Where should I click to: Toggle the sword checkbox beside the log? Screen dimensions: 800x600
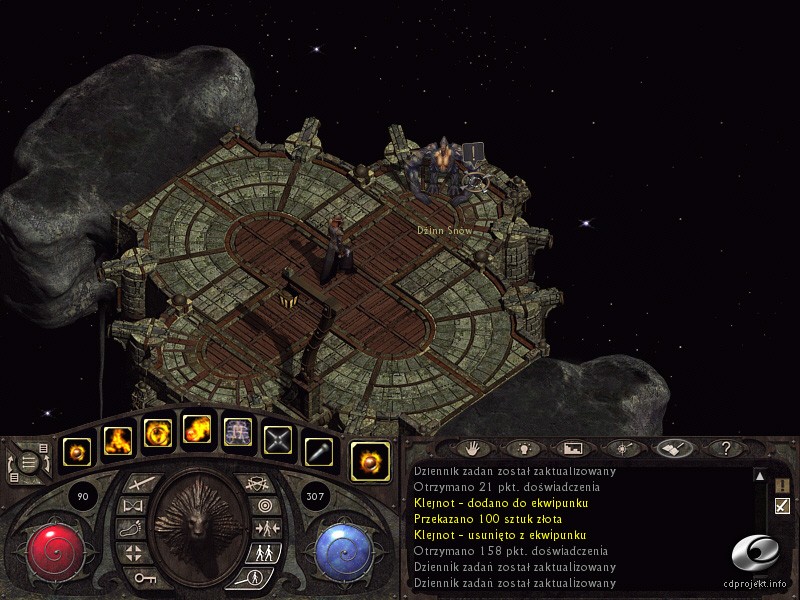[782, 506]
